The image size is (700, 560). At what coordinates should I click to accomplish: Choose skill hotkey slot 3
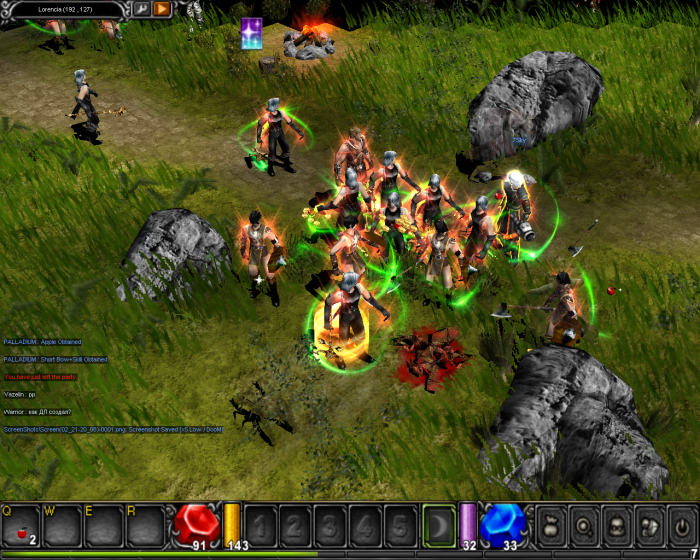point(330,525)
